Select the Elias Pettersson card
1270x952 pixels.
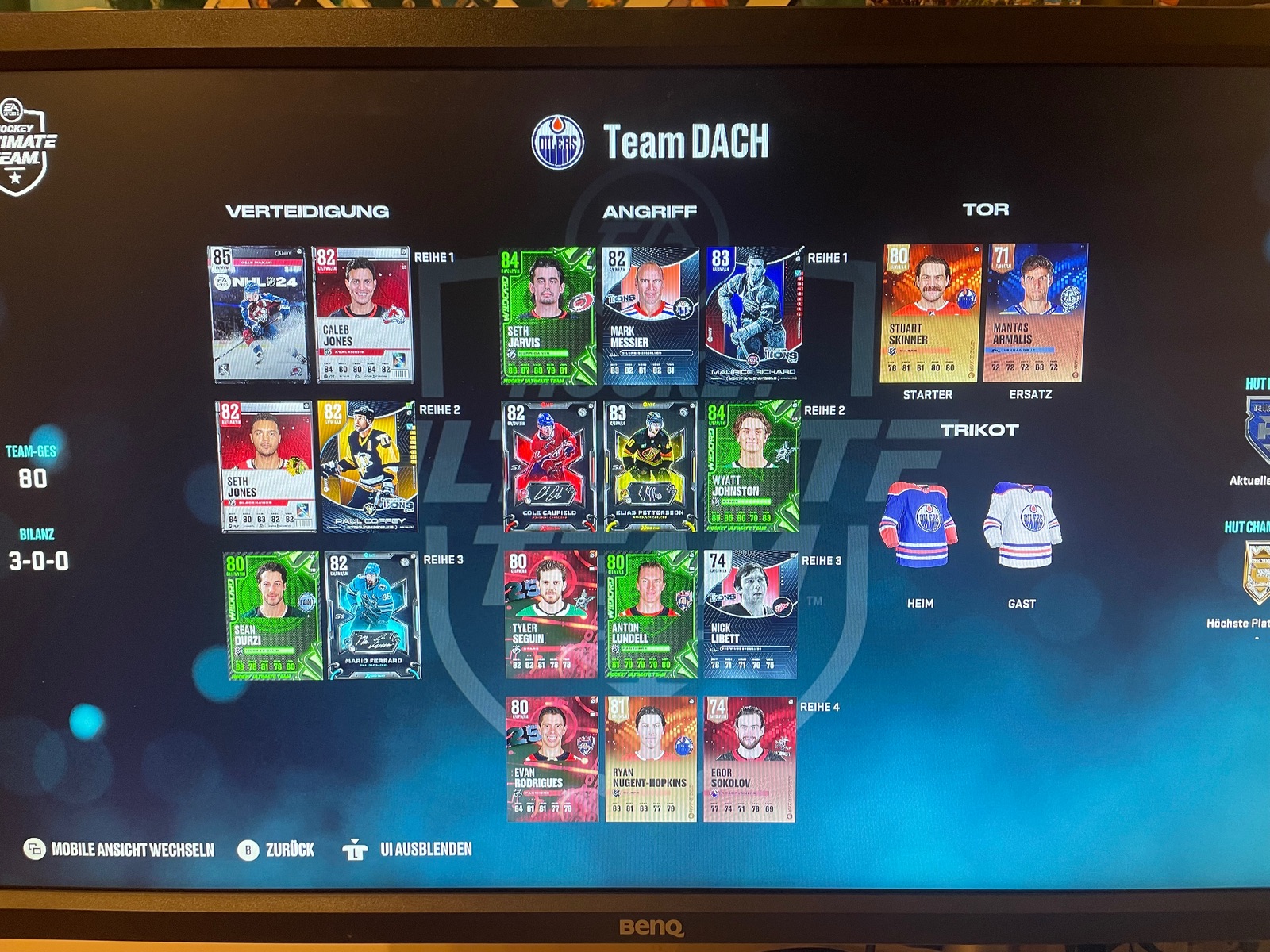point(650,466)
